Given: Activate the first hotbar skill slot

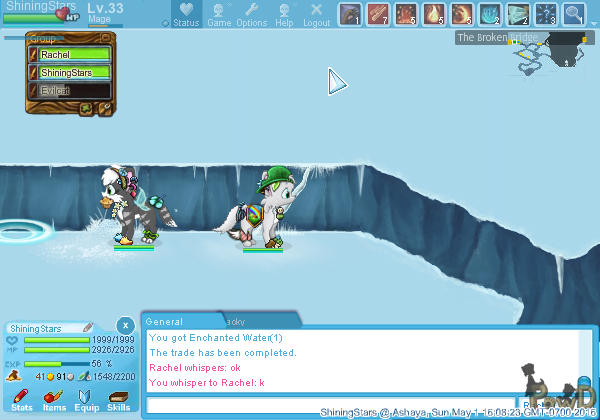Looking at the screenshot, I should point(349,14).
